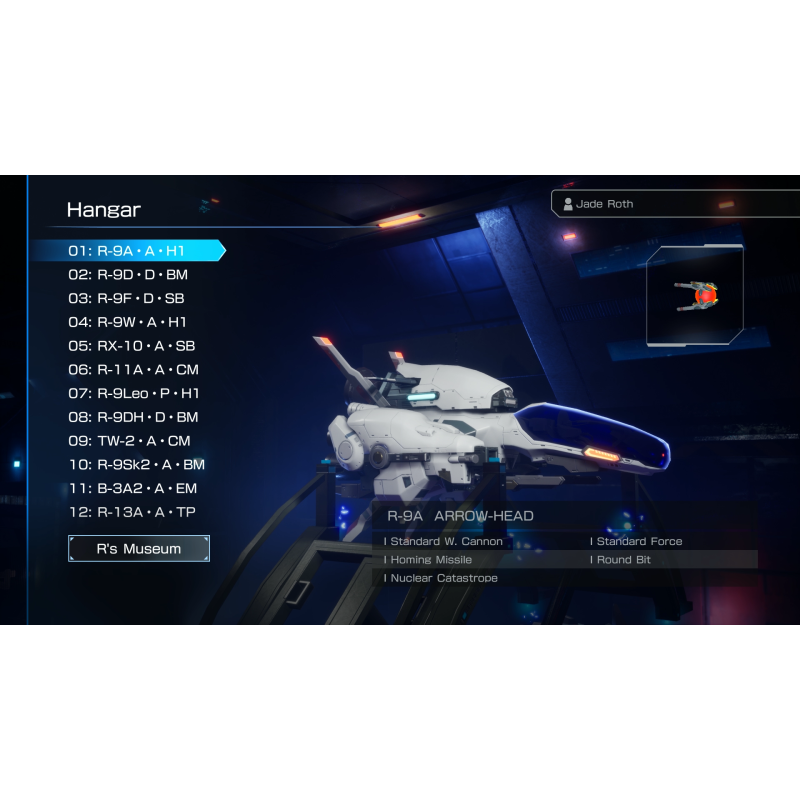800x800 pixels.
Task: Select the R-11A ship in slot 06
Action: tap(133, 370)
